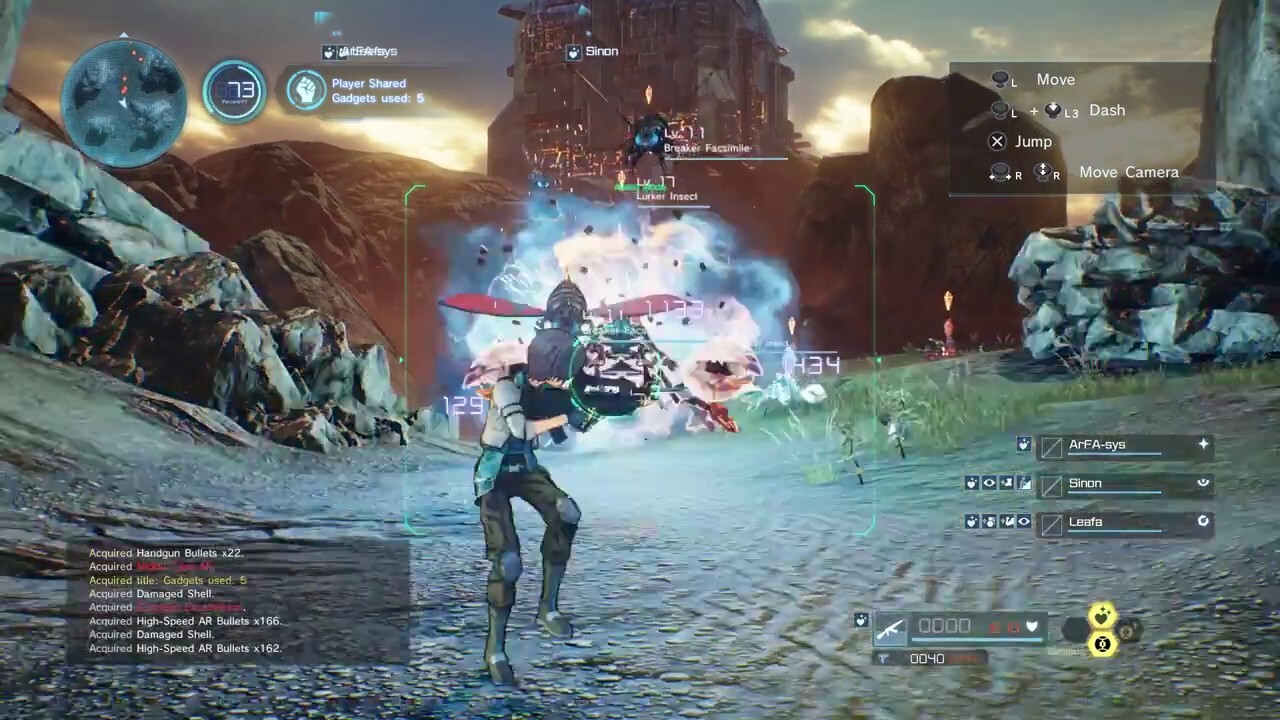Toggle the sparkle status next to ArFA-sys name
The image size is (1280, 720).
[x=1203, y=444]
